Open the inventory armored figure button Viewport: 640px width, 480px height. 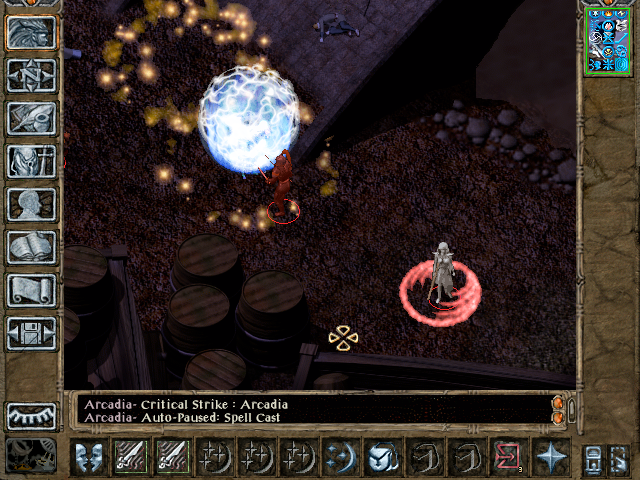[32, 161]
